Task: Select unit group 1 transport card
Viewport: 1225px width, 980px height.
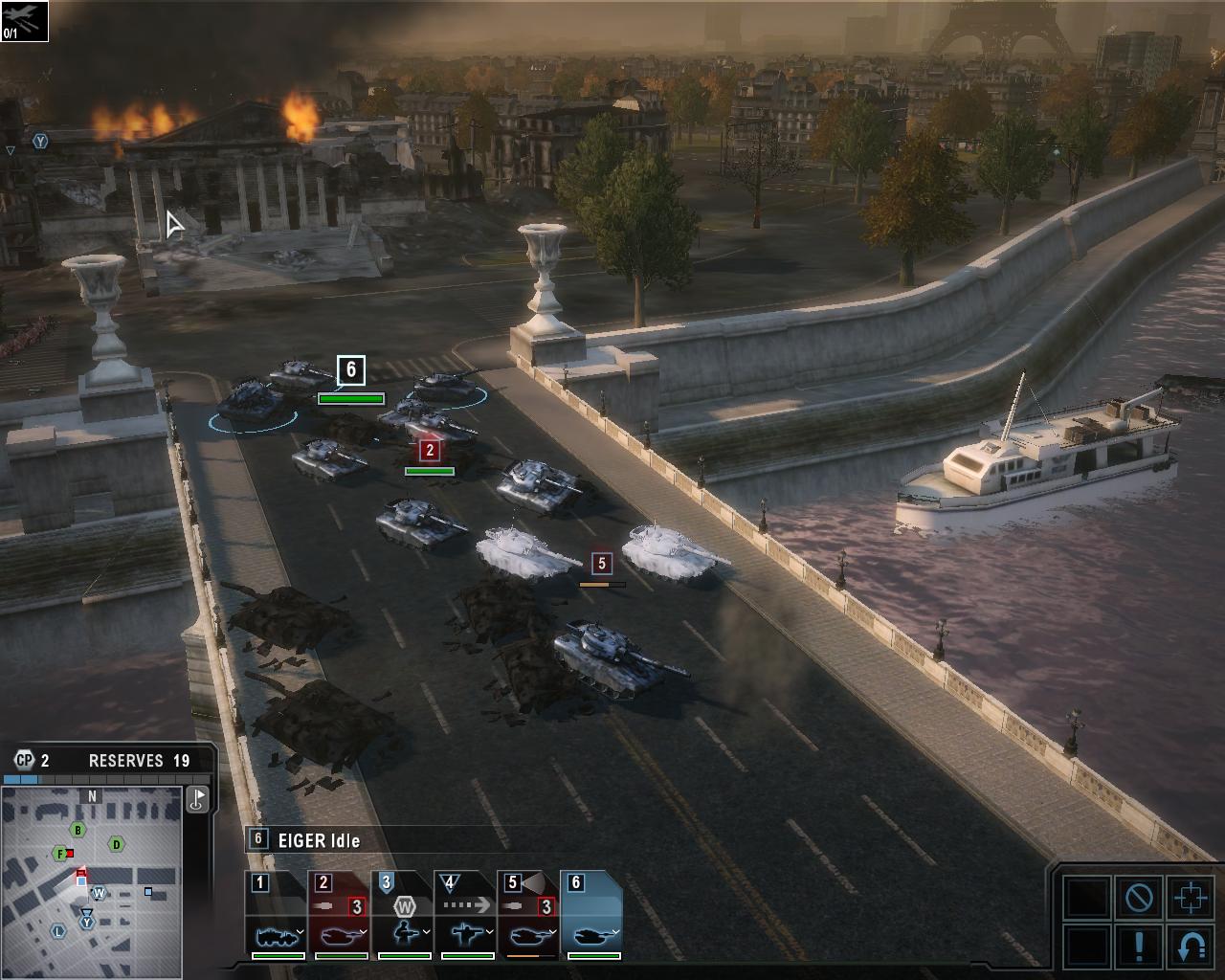Action: (x=278, y=914)
